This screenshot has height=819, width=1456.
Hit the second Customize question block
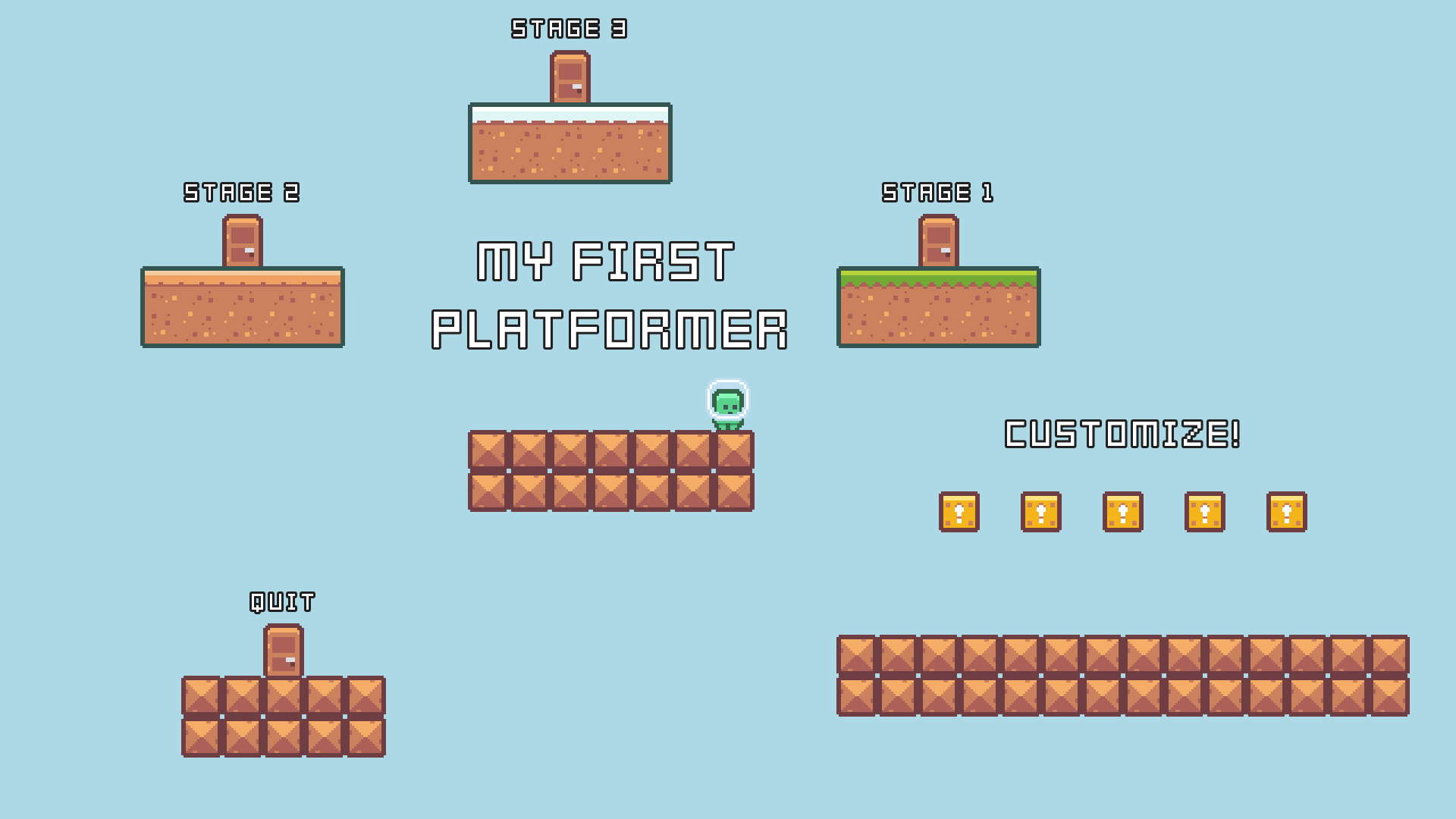[1043, 512]
